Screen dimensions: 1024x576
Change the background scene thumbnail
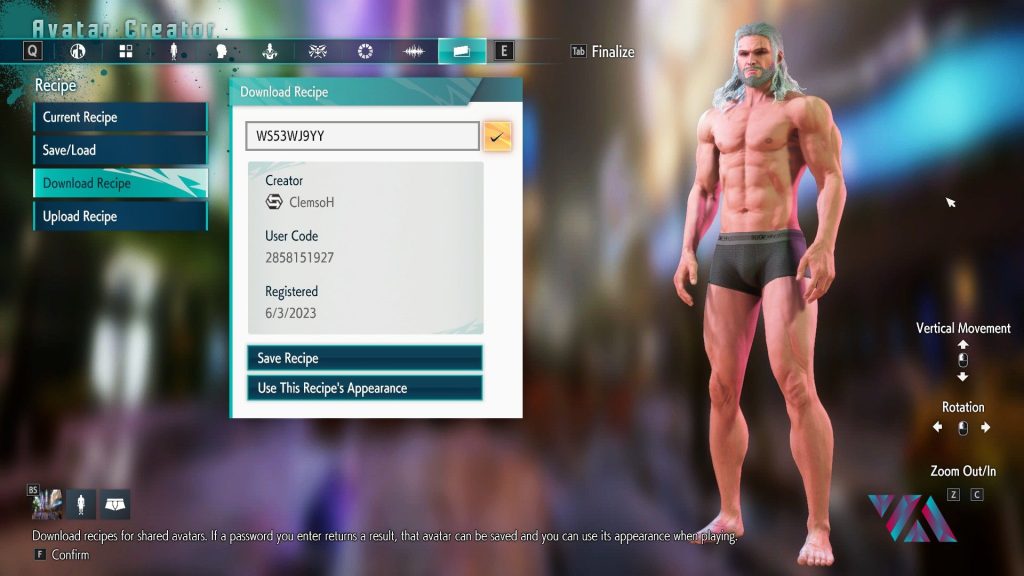(45, 504)
